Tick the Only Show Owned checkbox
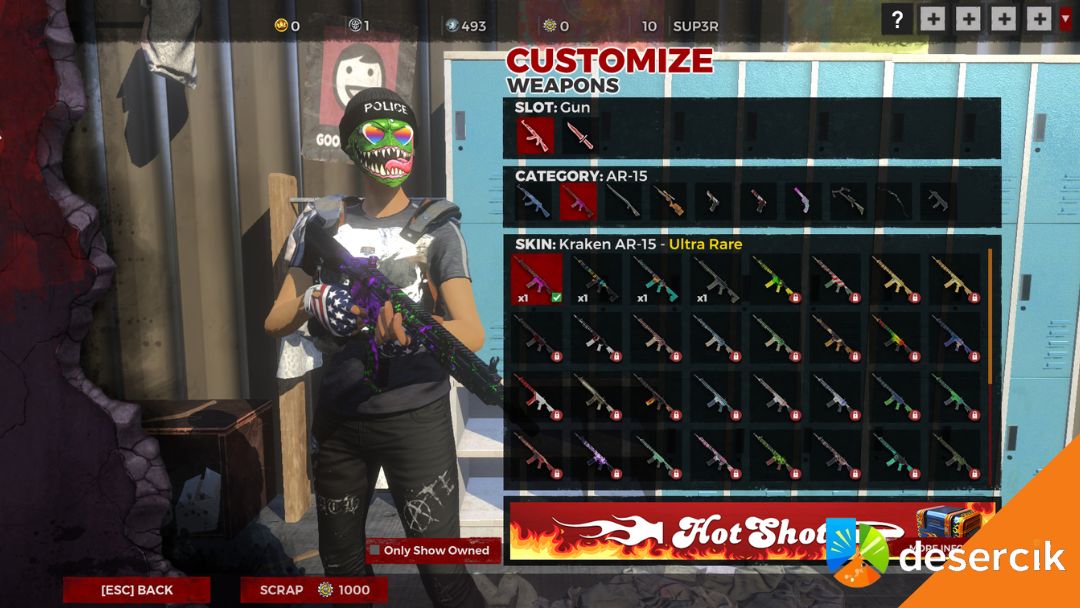This screenshot has width=1080, height=608. [374, 550]
